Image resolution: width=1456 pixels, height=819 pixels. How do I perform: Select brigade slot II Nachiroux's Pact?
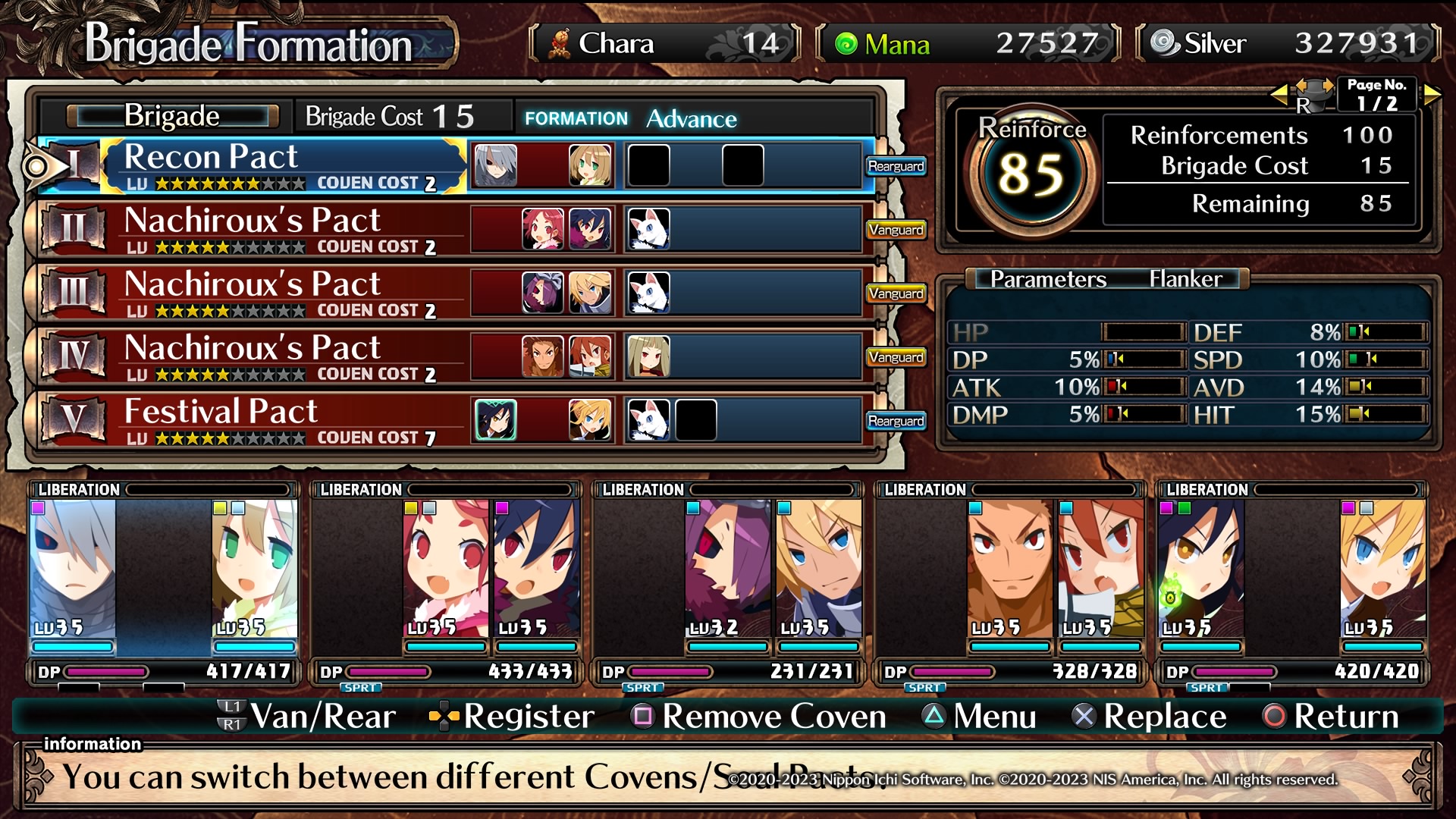point(288,228)
